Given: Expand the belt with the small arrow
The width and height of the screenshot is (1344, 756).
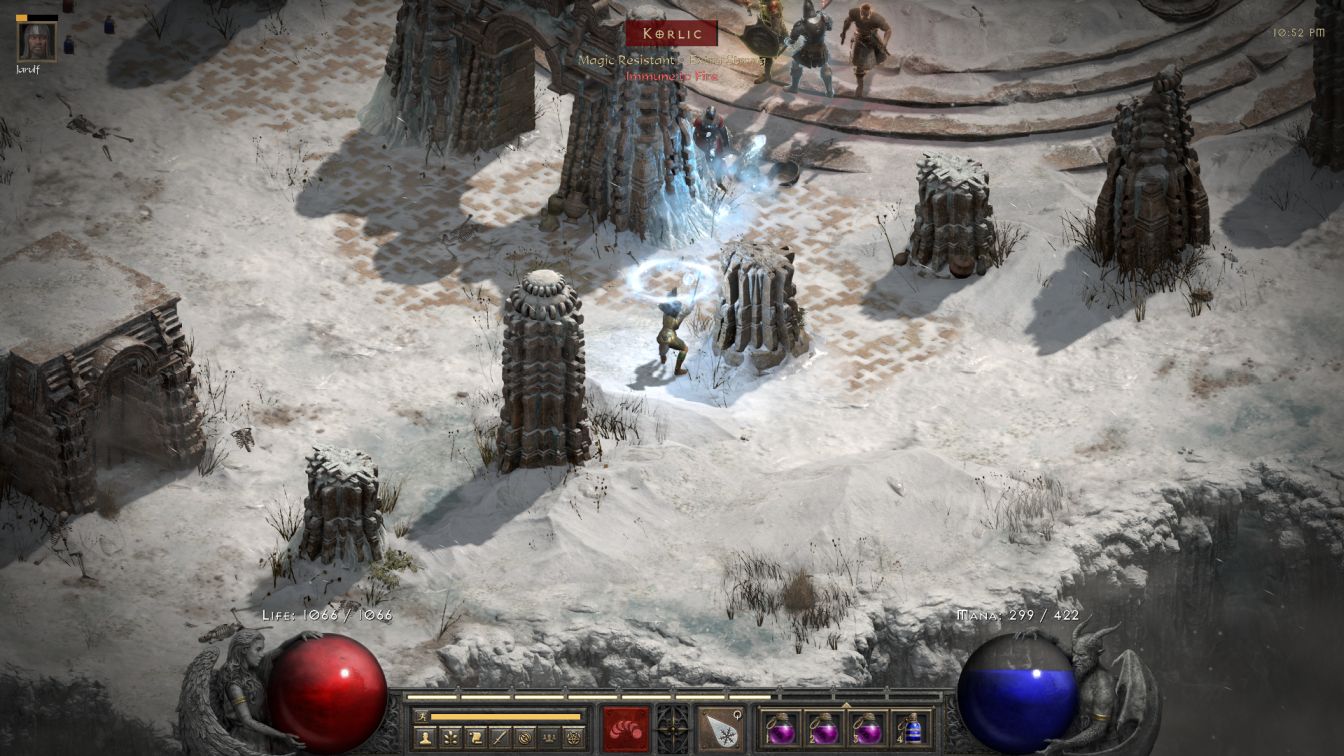Looking at the screenshot, I should (846, 704).
